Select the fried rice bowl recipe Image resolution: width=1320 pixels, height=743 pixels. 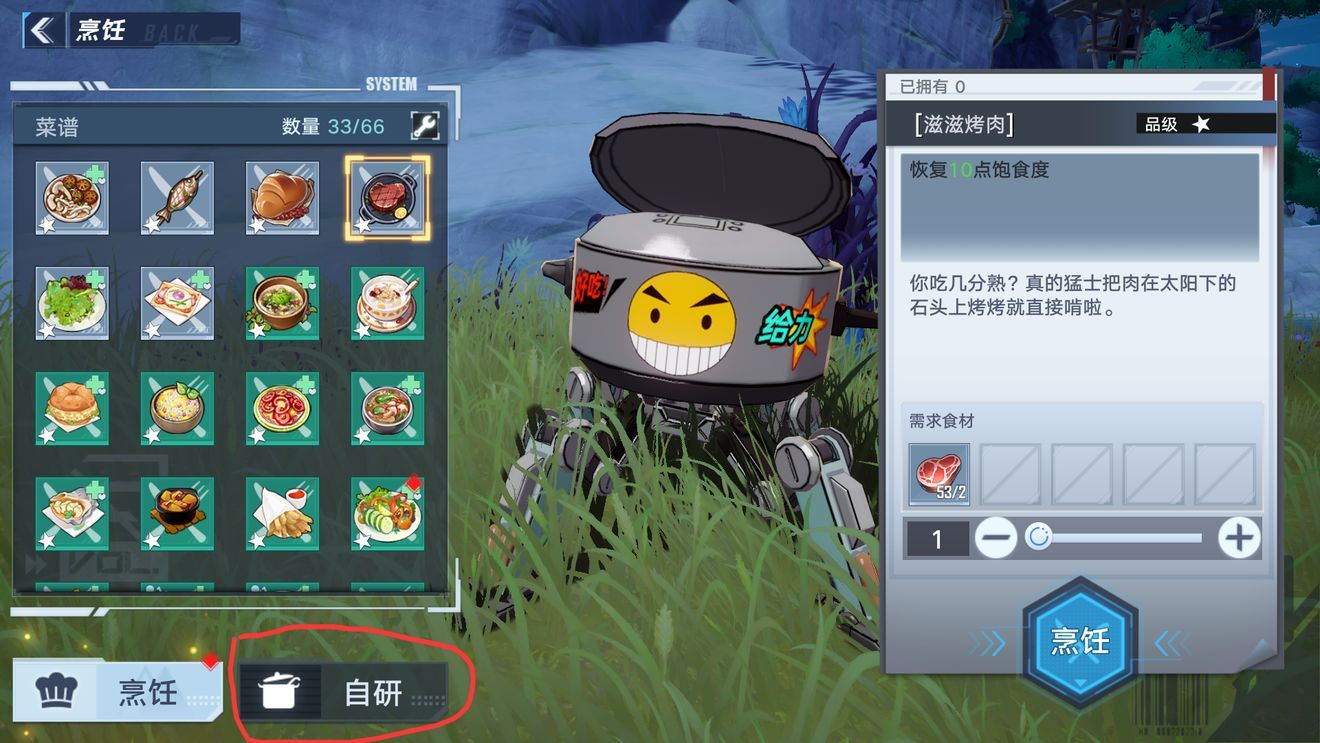(x=177, y=408)
